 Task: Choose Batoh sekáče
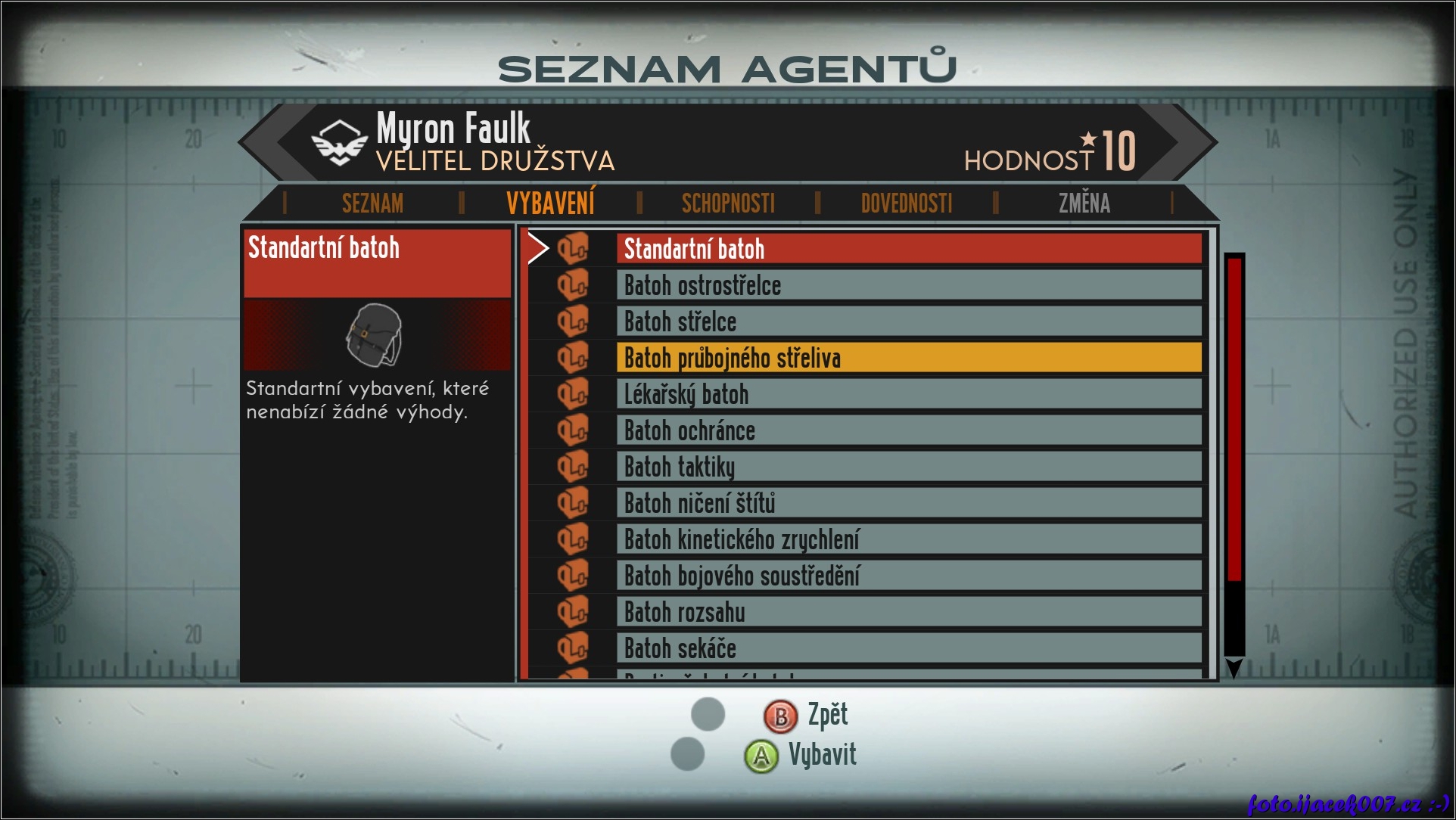click(908, 648)
